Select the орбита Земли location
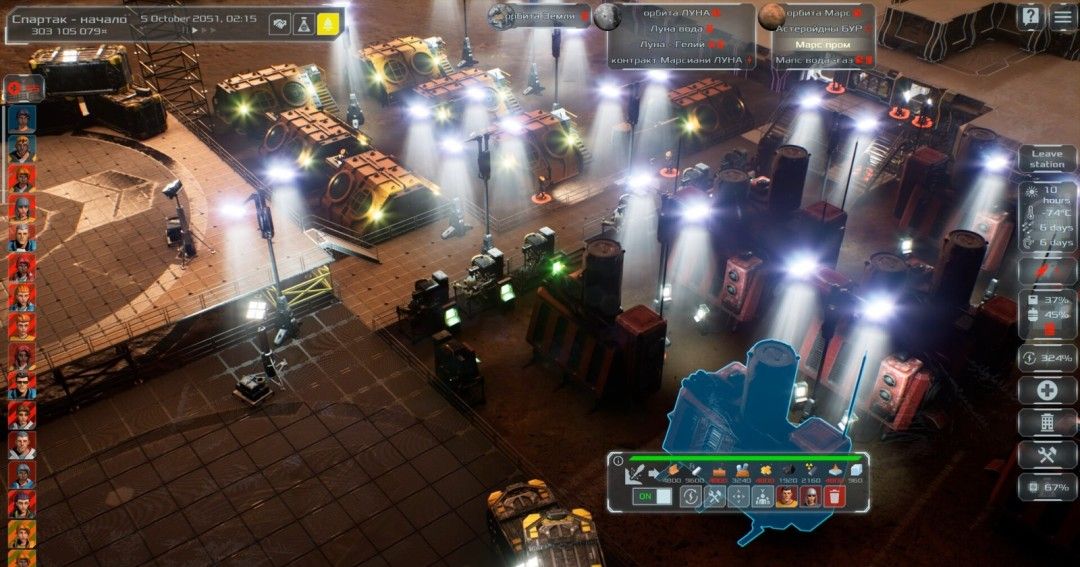 [x=538, y=14]
